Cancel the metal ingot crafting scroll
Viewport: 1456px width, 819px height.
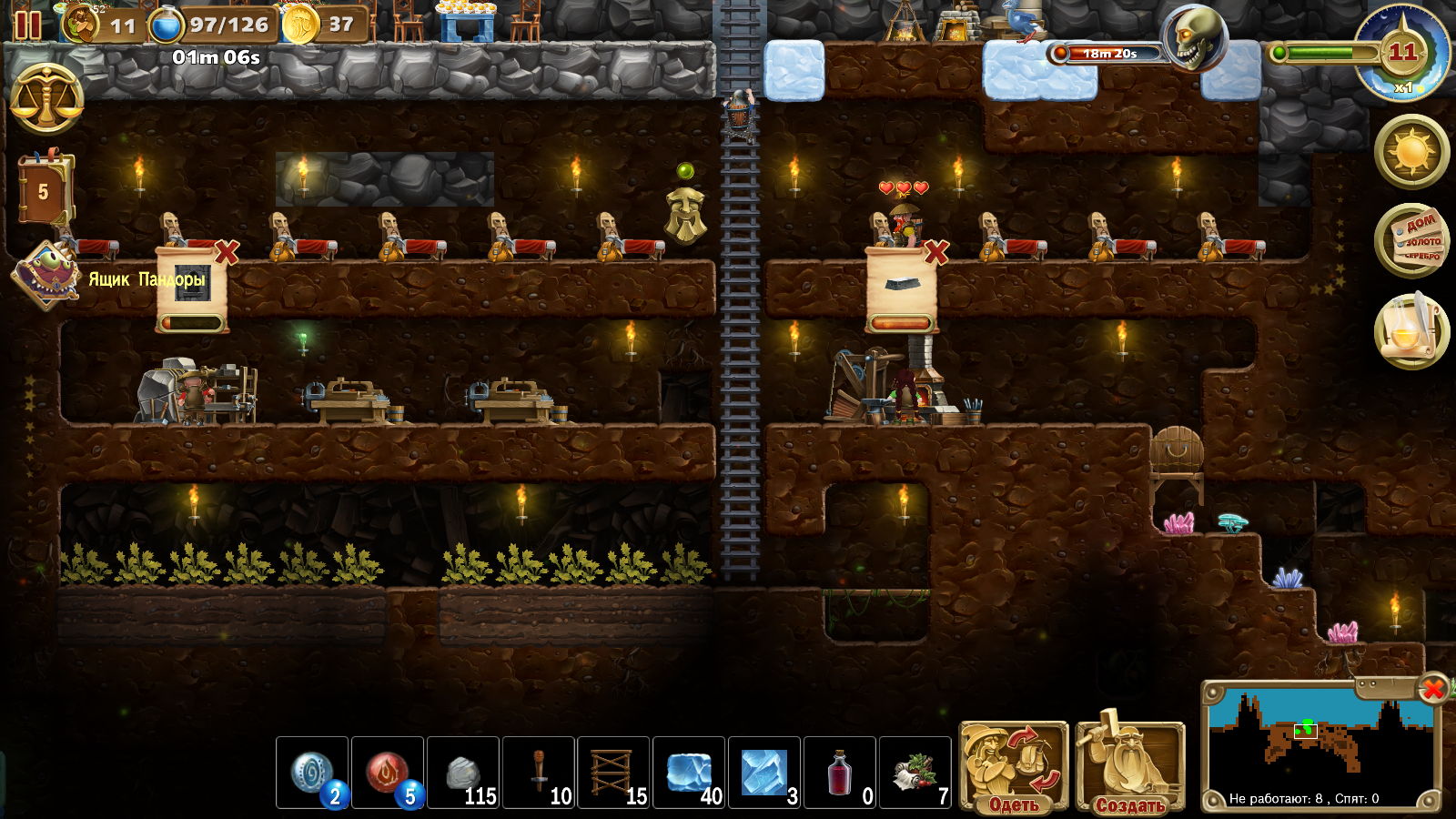click(935, 252)
